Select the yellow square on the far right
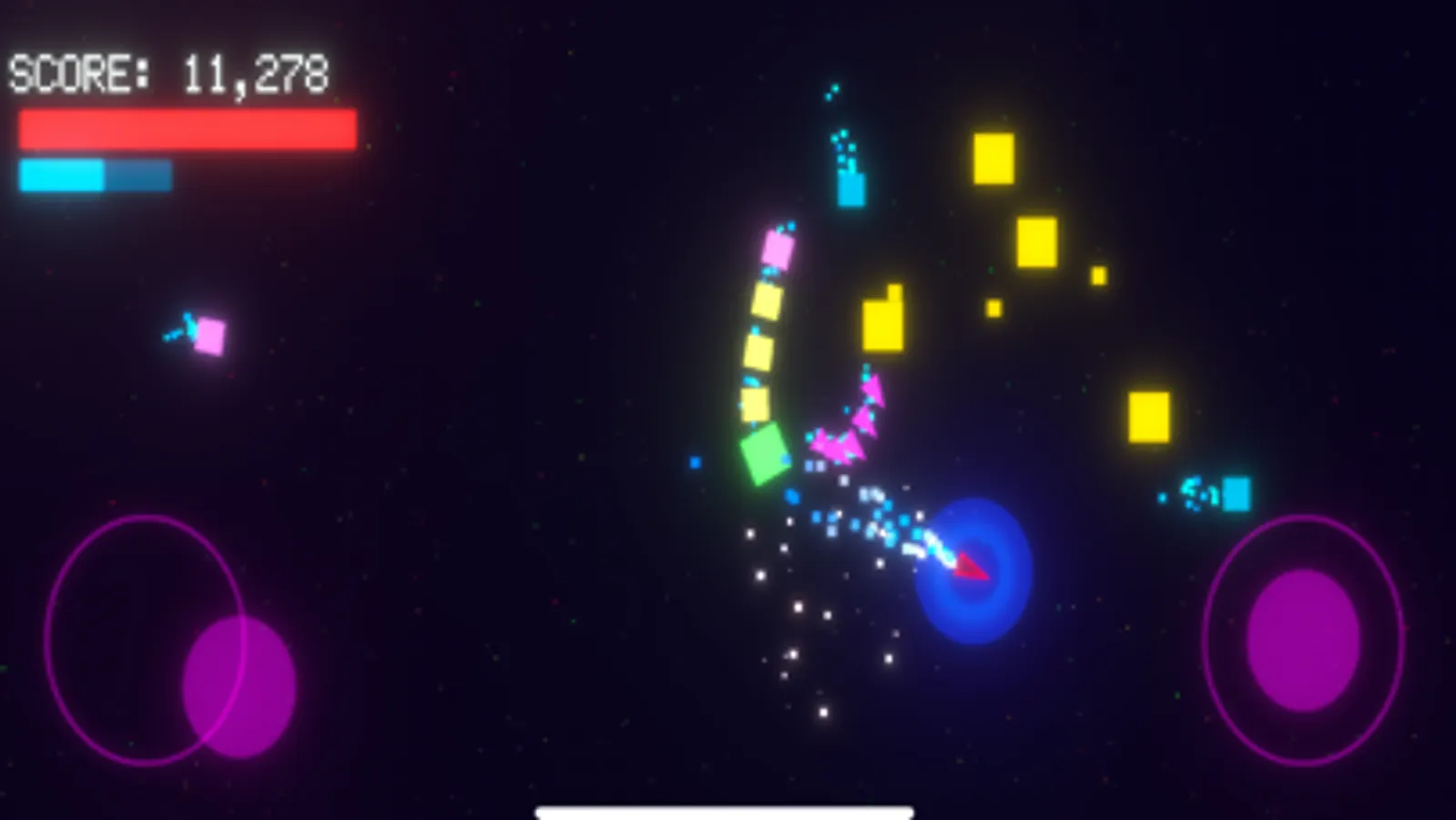 pyautogui.click(x=1149, y=418)
